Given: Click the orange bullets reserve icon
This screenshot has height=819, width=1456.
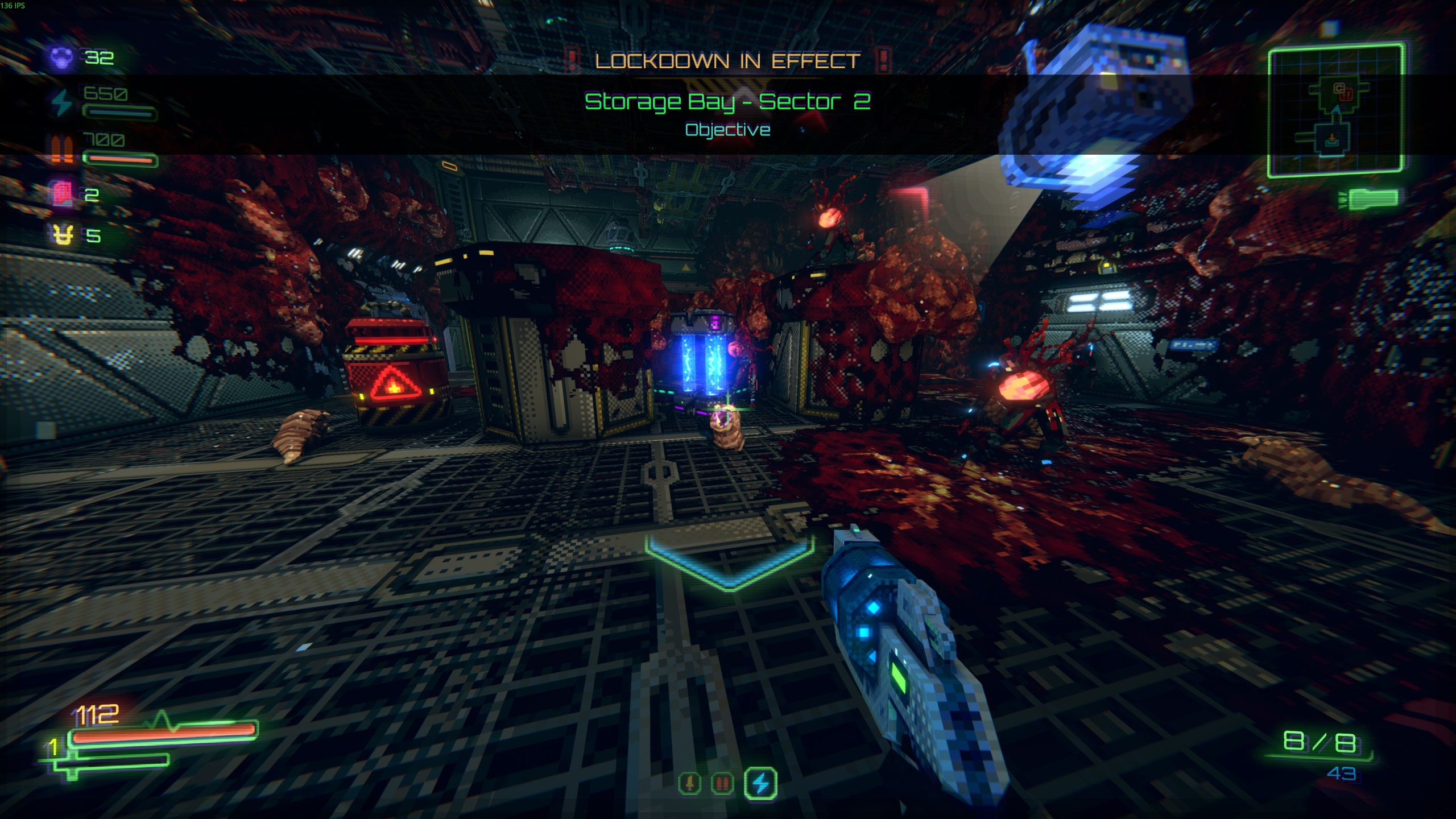Looking at the screenshot, I should point(61,149).
